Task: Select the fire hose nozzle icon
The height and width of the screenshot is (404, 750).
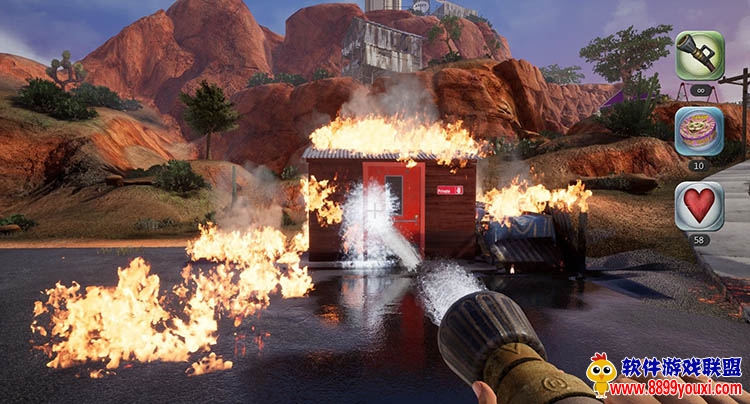Action: point(699,55)
